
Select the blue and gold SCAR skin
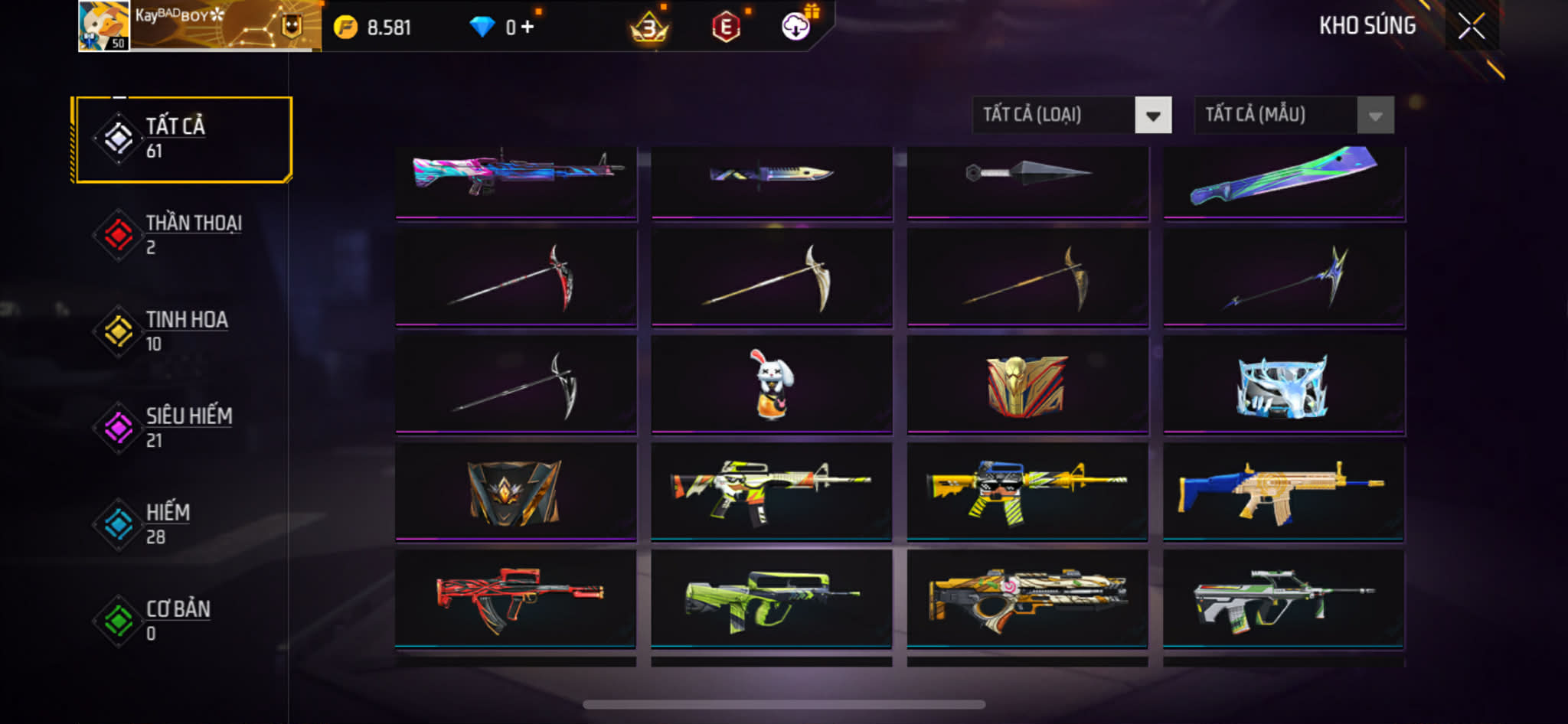pos(1283,492)
